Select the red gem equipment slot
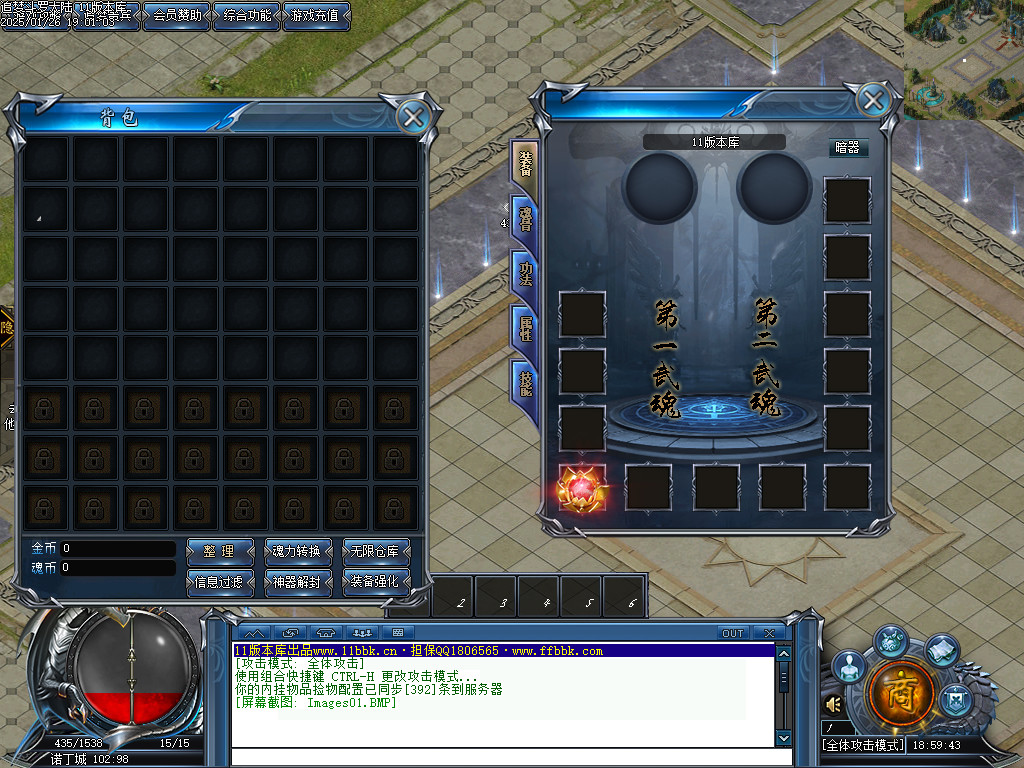Screen dimensions: 1024x768 [x=581, y=487]
